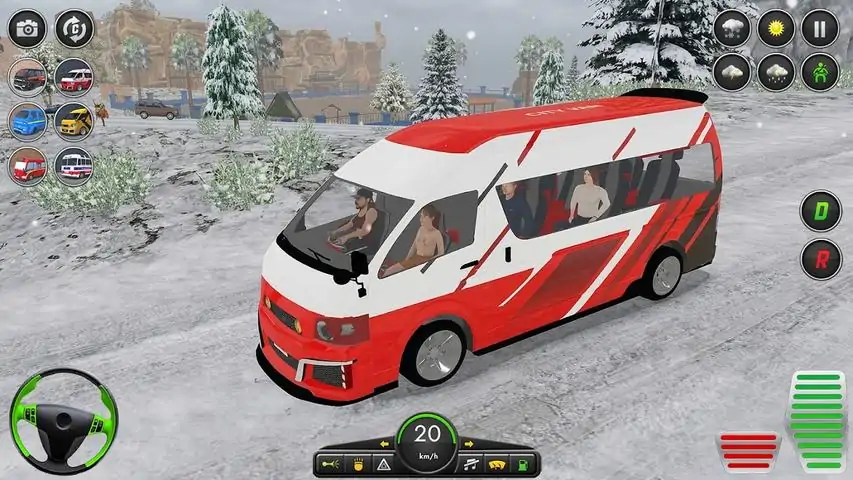Switch weather to thunderstorm

click(731, 72)
